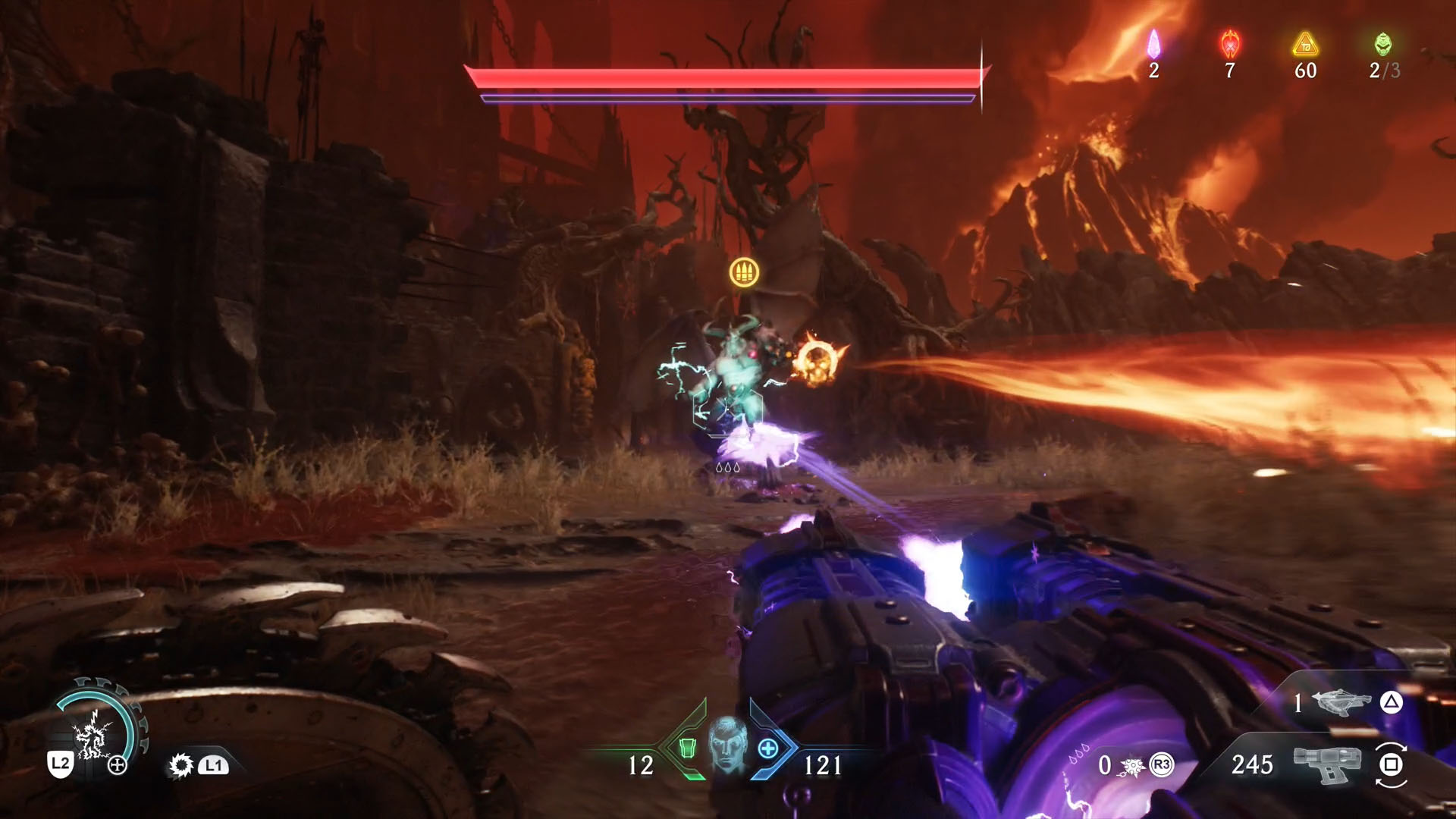Expand the crosshair plus marker on the ability wheel

118,764
